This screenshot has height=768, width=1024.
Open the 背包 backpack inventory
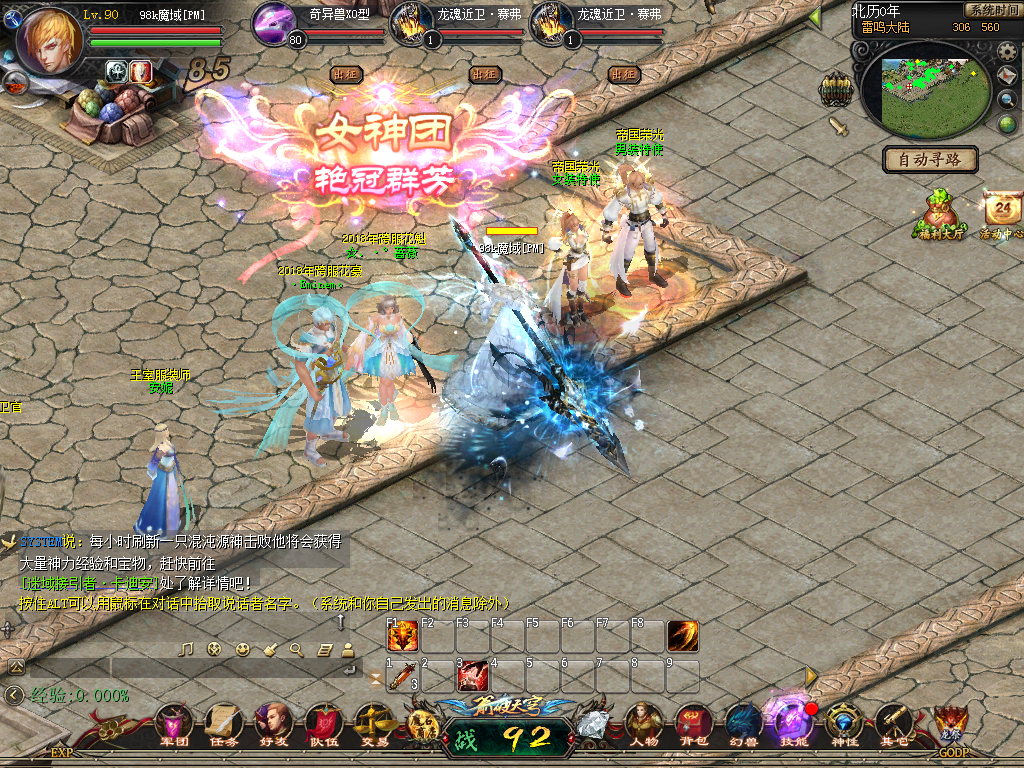(x=693, y=722)
